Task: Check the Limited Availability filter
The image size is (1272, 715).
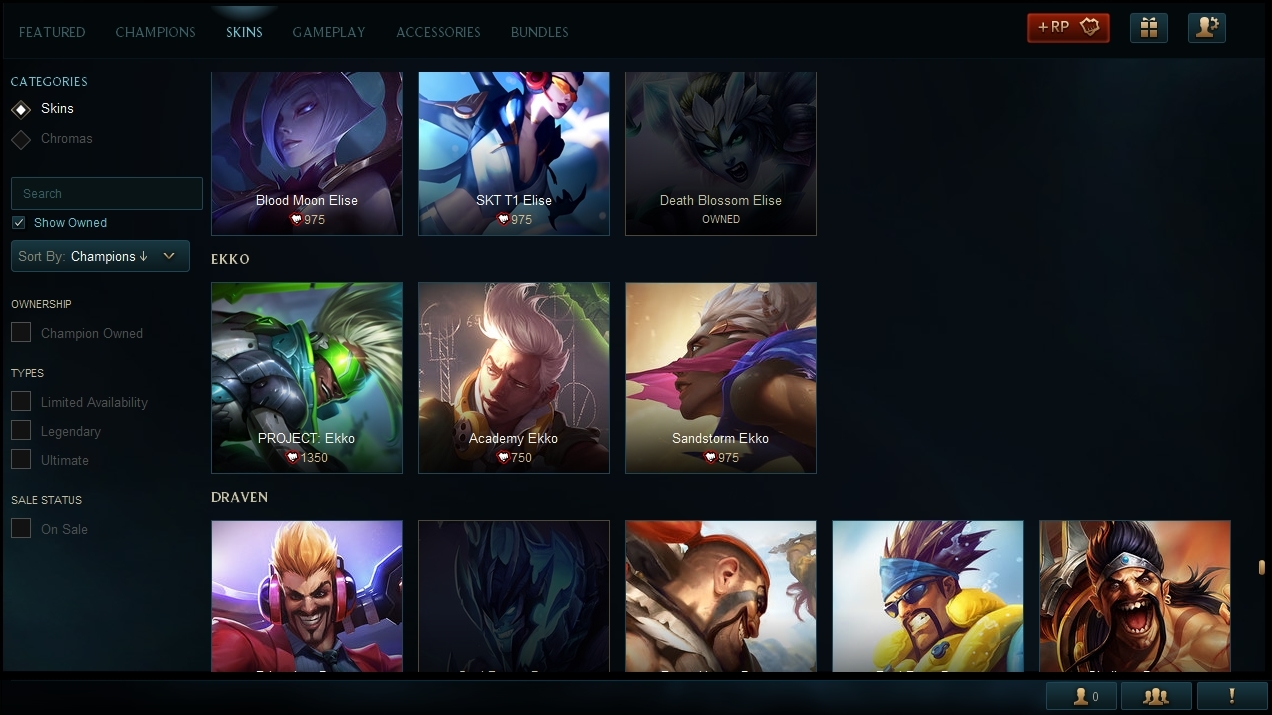Action: tap(21, 402)
